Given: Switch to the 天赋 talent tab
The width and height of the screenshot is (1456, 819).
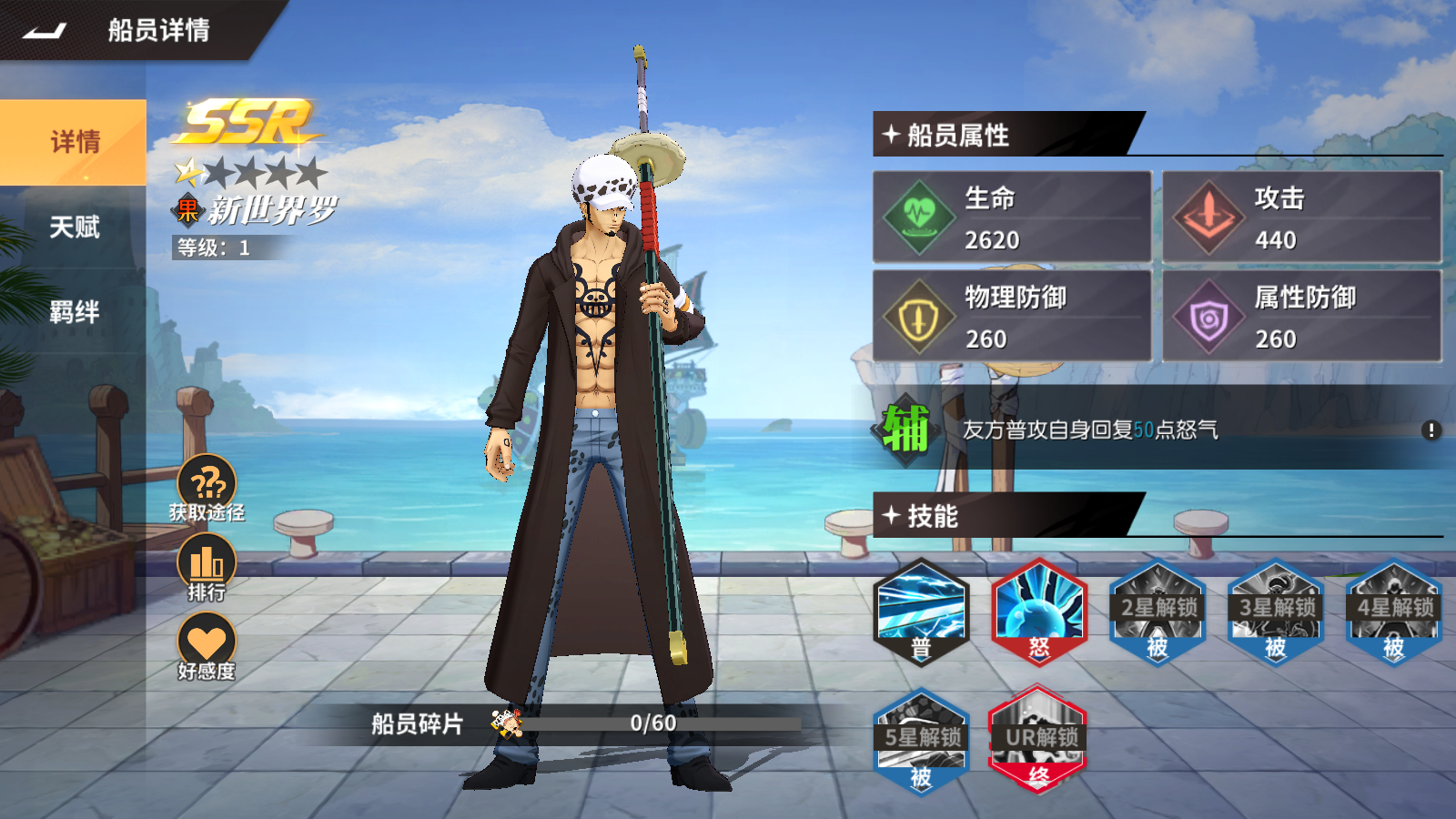Looking at the screenshot, I should coord(74,227).
